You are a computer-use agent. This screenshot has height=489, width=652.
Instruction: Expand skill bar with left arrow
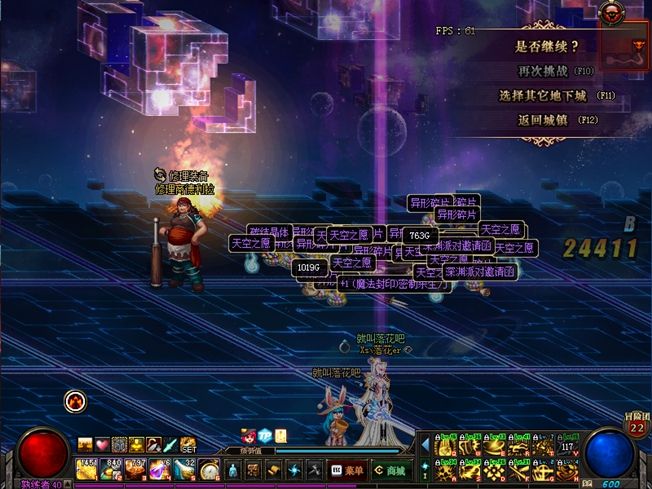pos(424,443)
